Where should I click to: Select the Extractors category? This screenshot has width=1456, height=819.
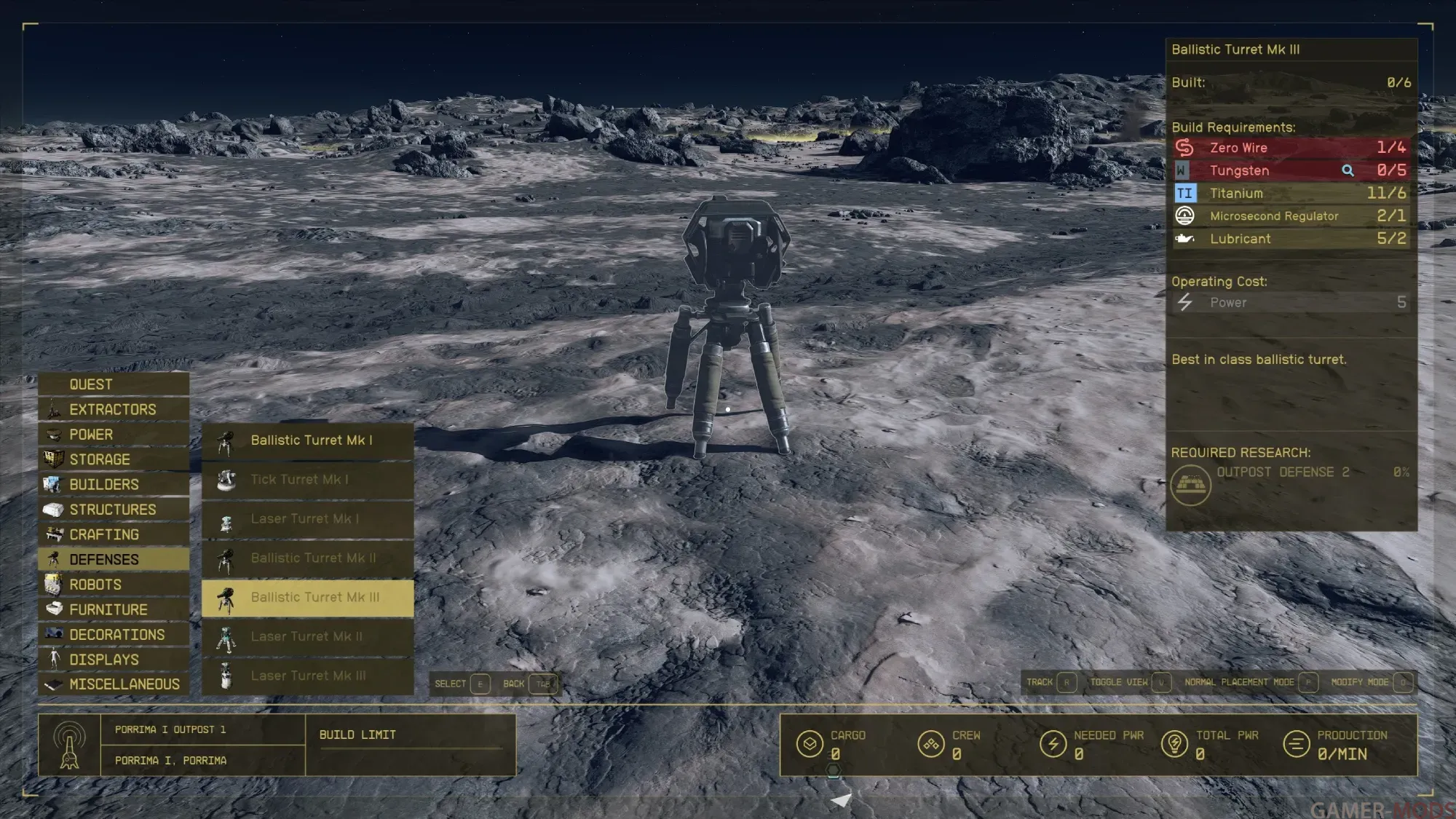point(112,409)
